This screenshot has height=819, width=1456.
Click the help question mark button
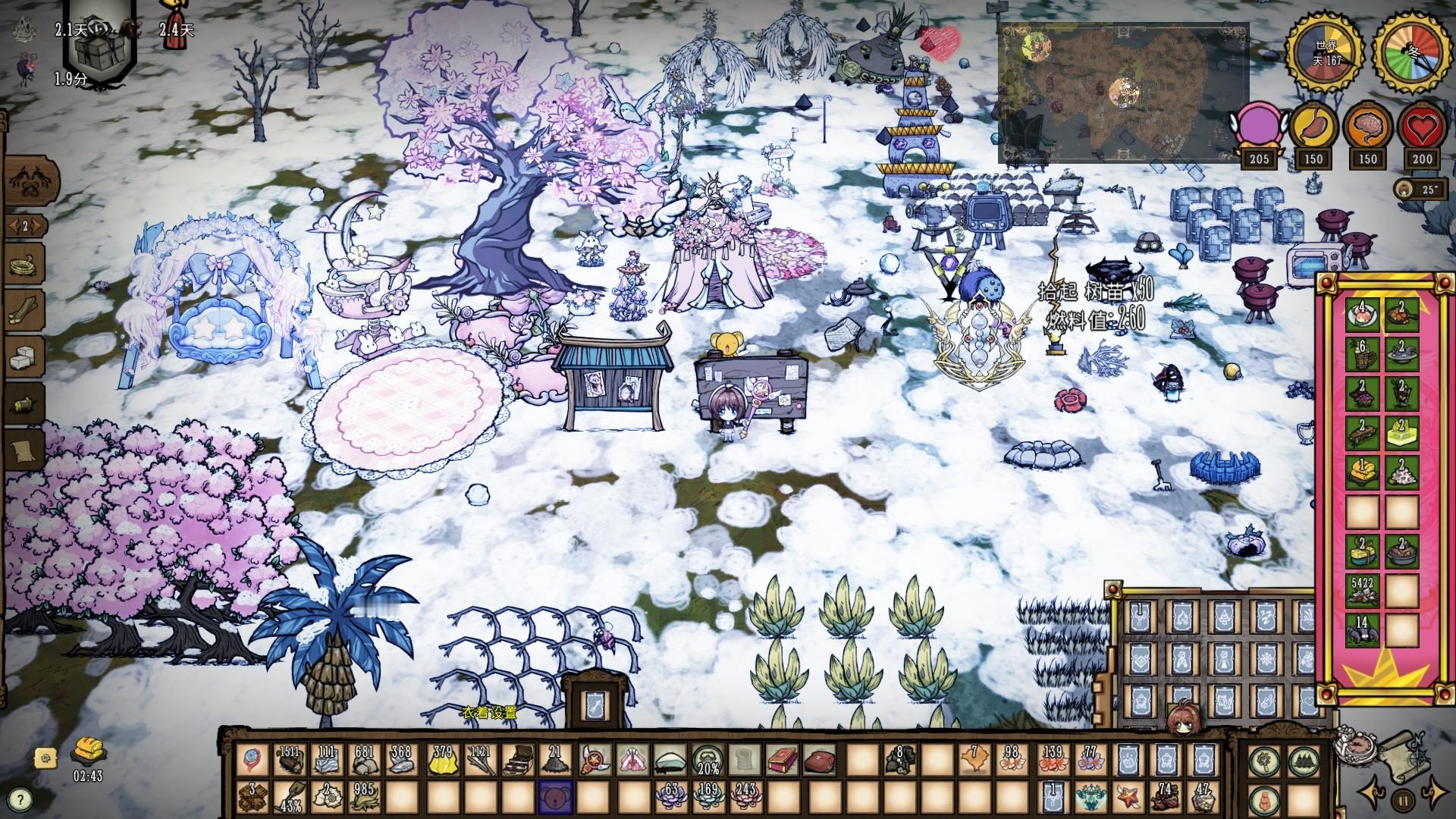click(21, 799)
